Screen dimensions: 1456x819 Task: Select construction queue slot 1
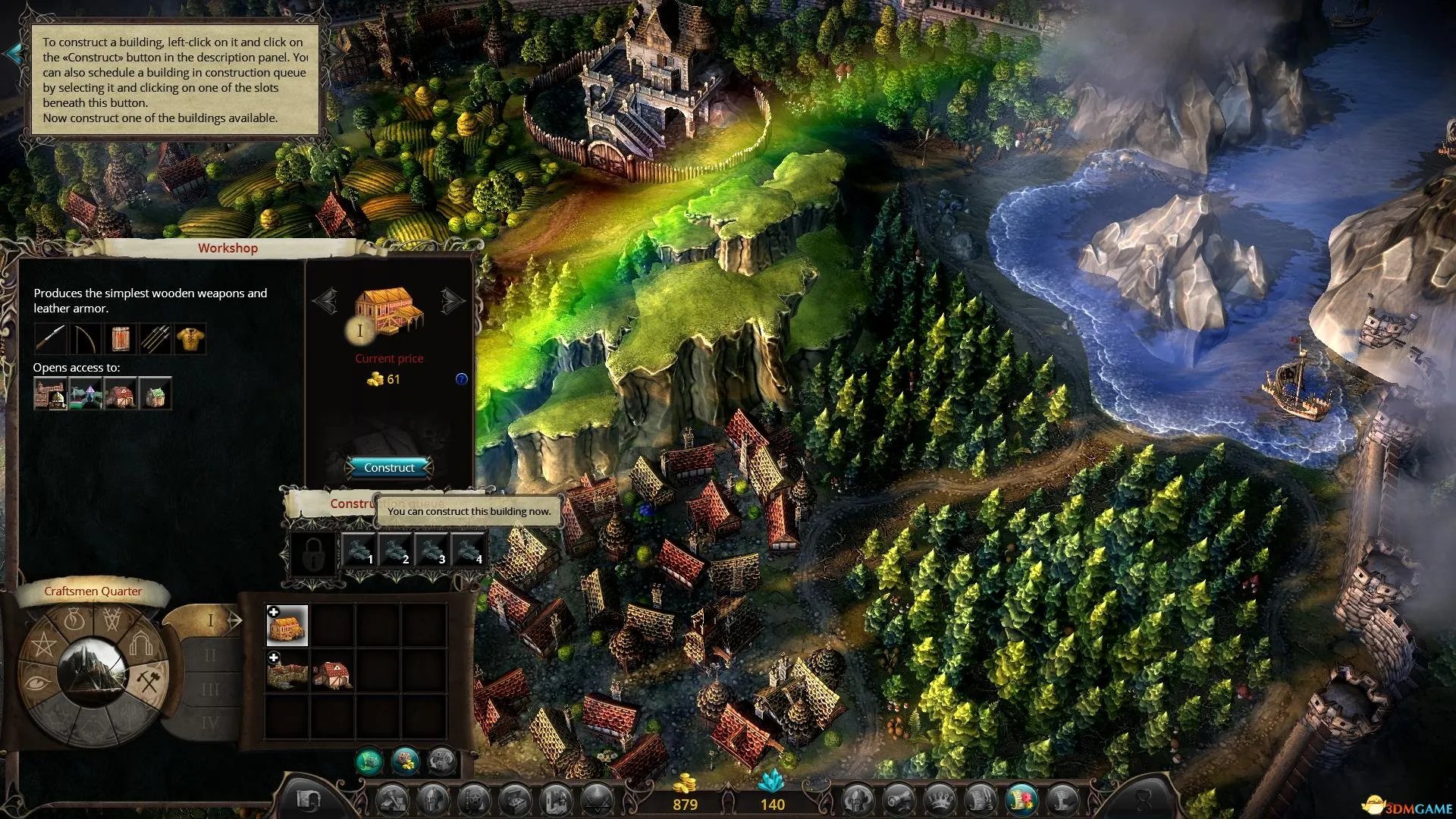coord(359,550)
